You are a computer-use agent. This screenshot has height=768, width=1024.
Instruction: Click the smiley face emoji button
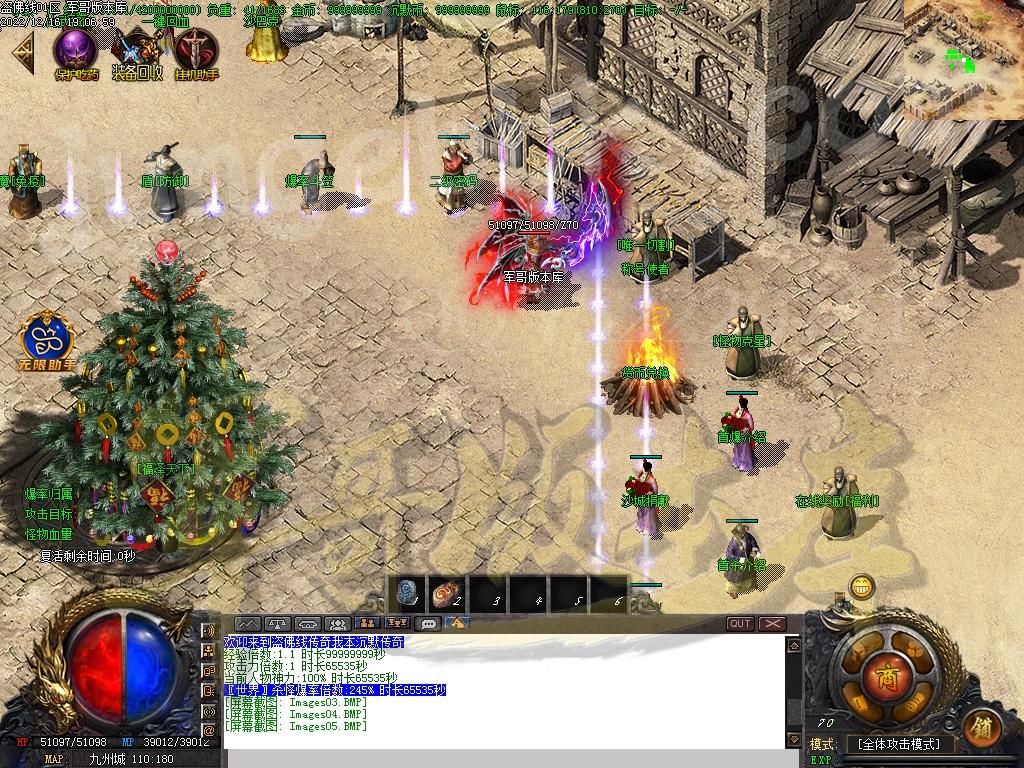862,586
